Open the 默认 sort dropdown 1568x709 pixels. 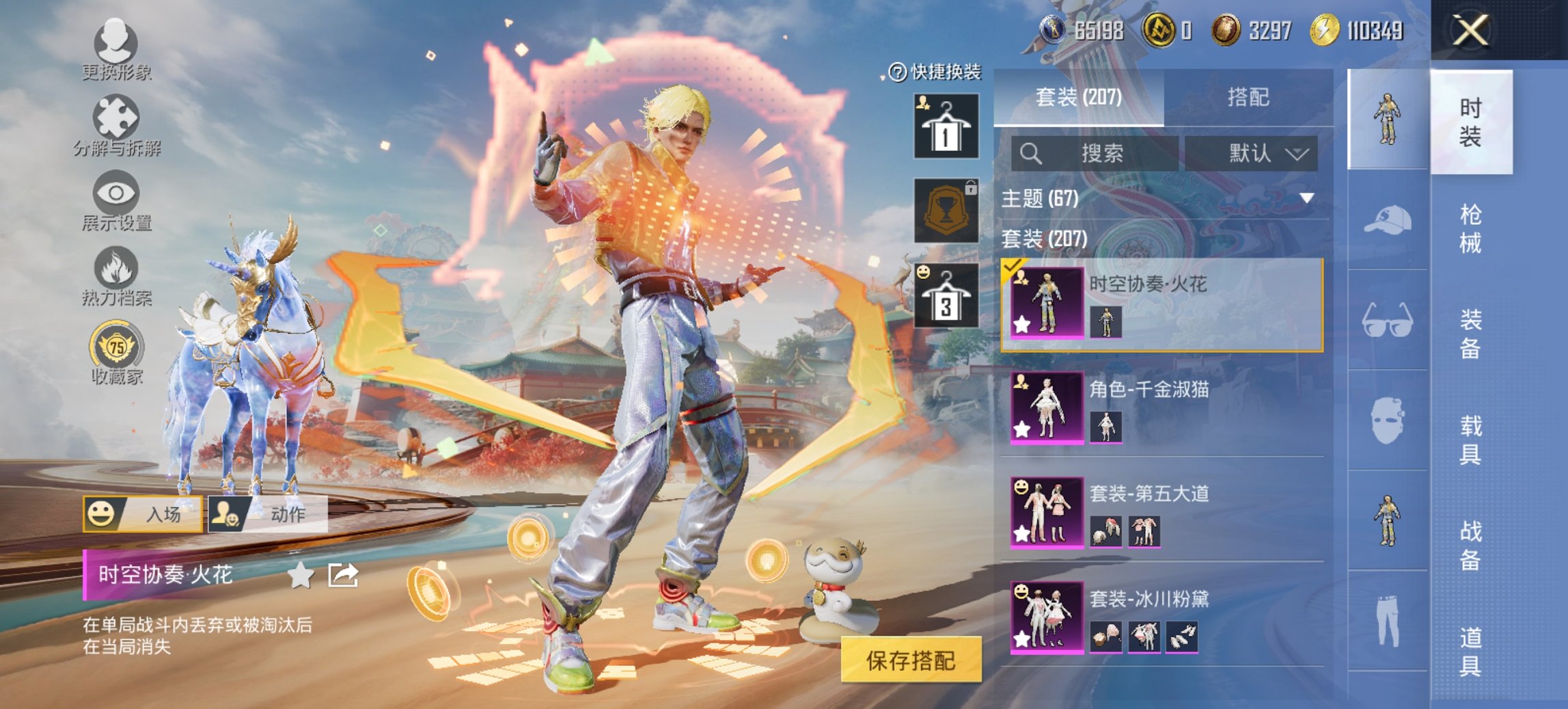pyautogui.click(x=1250, y=153)
